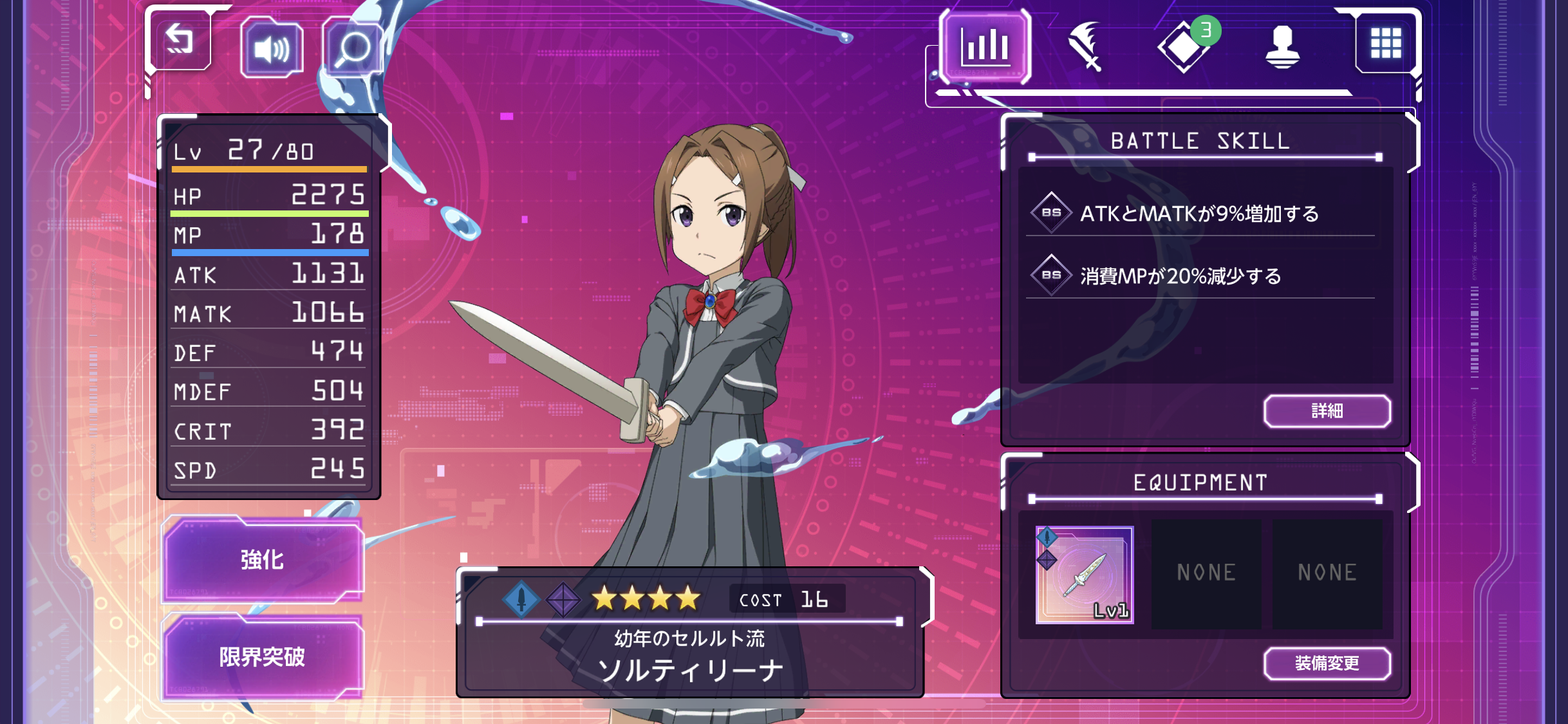1568x724 pixels.
Task: Open the grid menu button
Action: 1385,44
